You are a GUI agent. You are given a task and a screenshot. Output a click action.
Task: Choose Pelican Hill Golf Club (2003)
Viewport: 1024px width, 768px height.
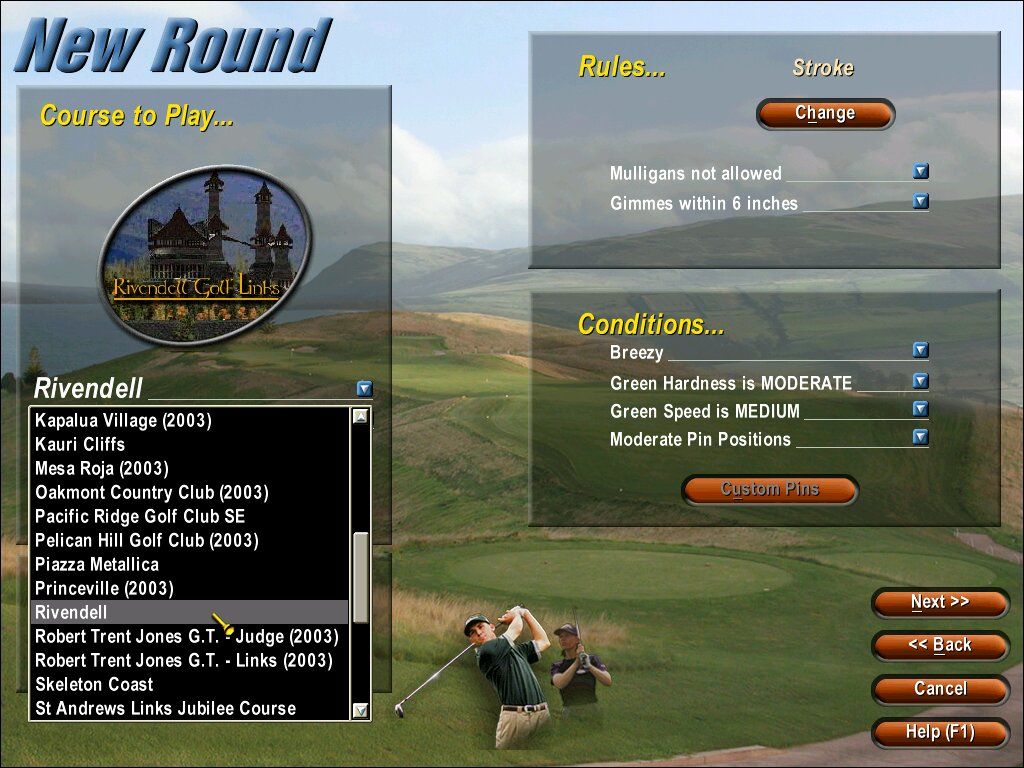146,540
